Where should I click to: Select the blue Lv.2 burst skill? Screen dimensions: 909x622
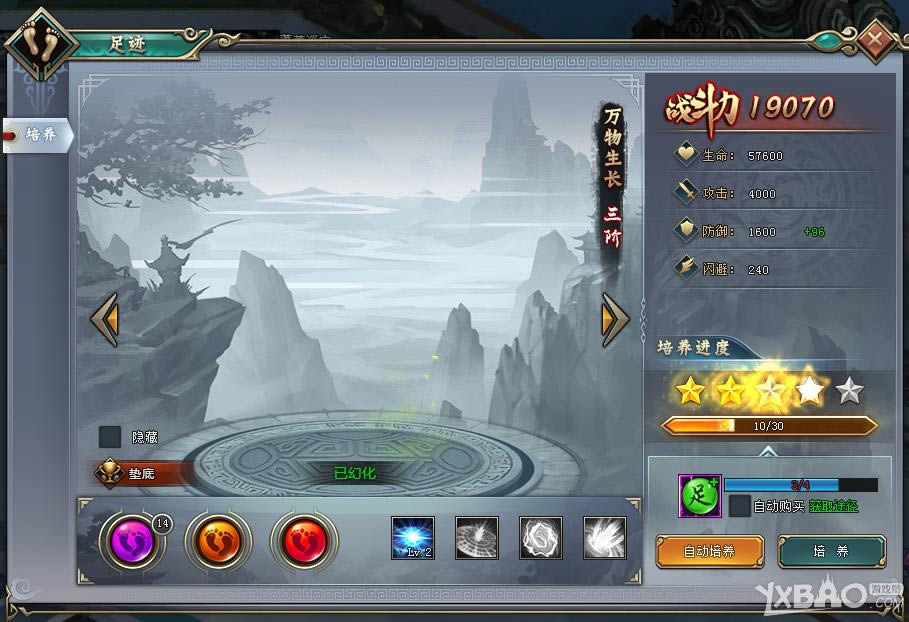(413, 538)
